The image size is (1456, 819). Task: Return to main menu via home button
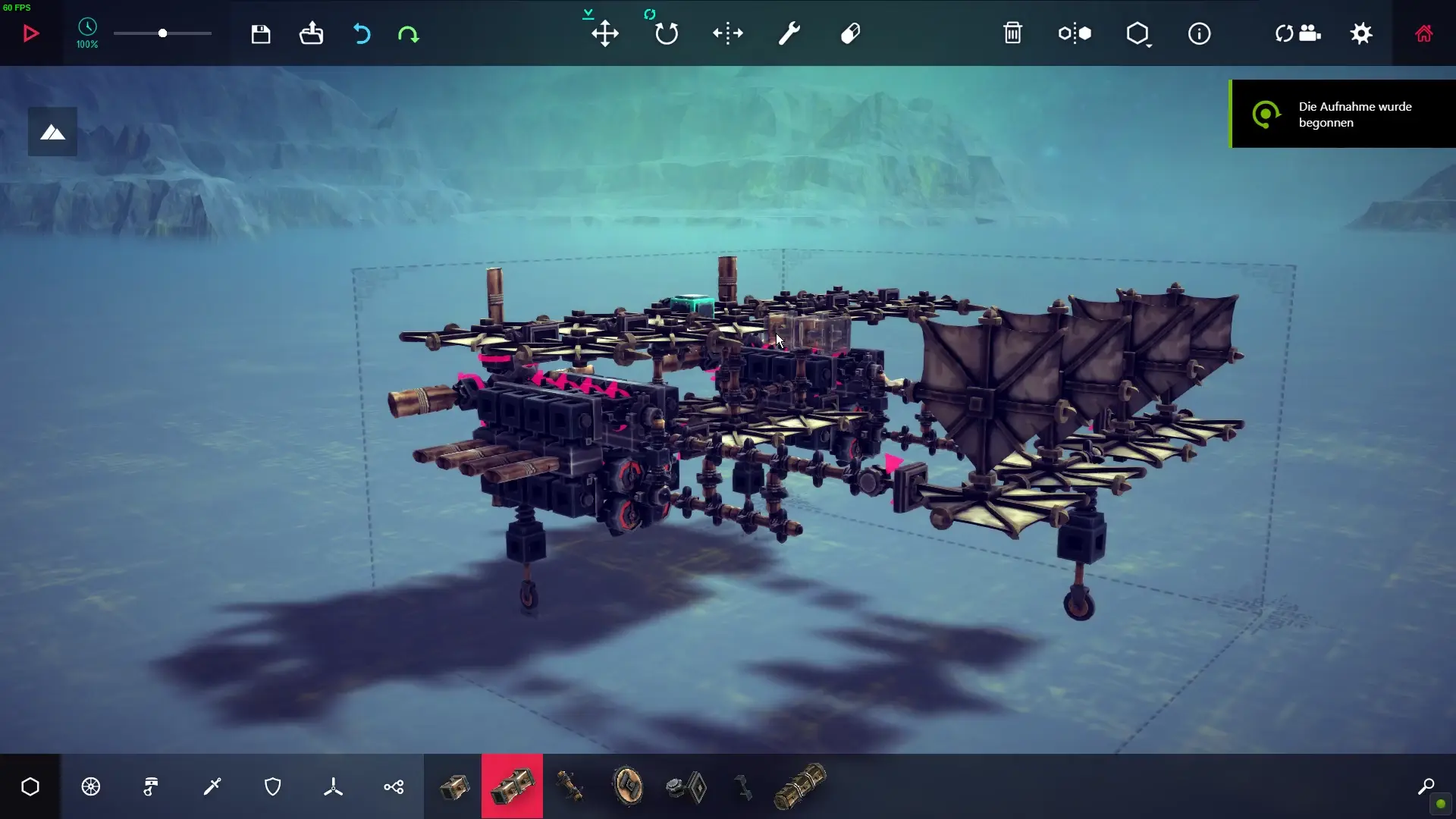tap(1424, 33)
